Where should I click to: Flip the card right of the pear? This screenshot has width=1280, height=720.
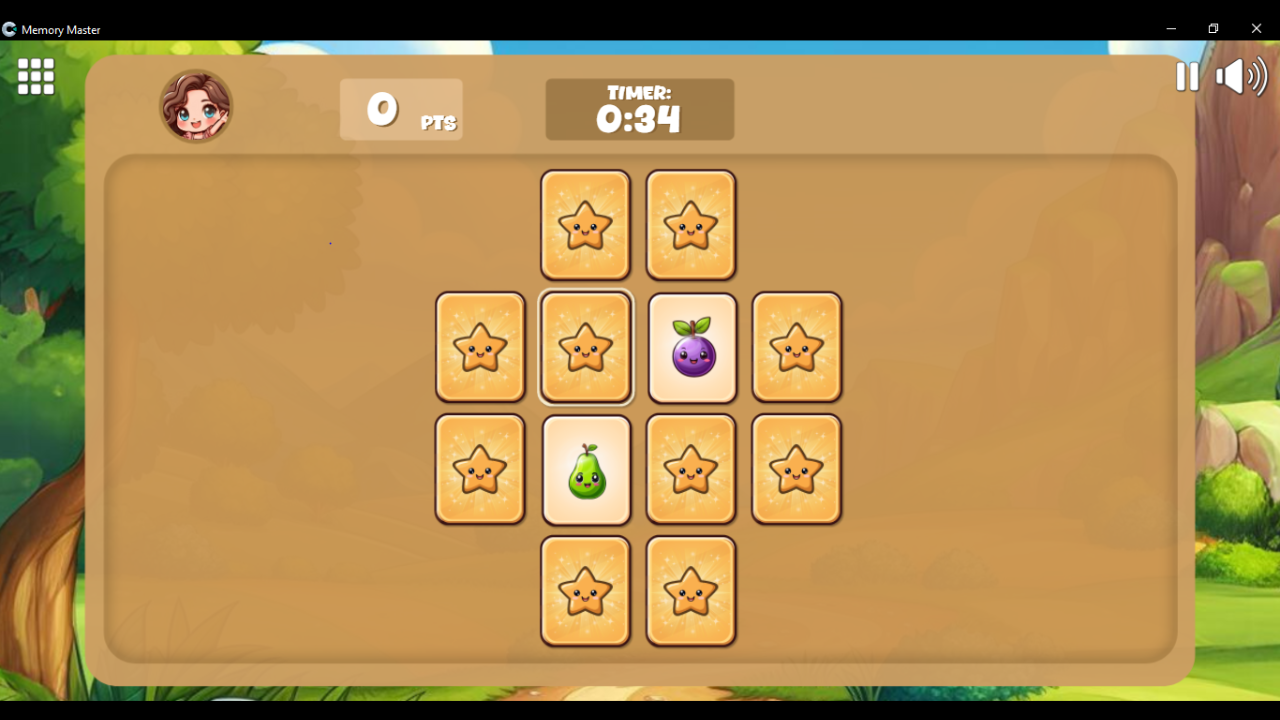[691, 469]
